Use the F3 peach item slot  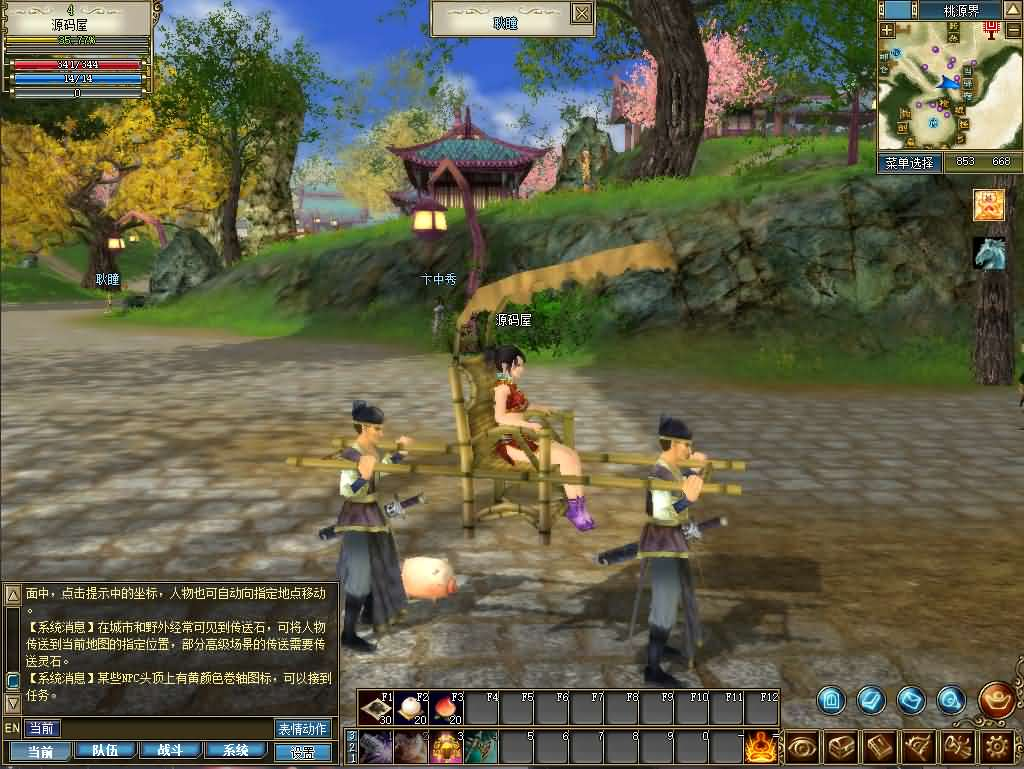click(x=446, y=707)
